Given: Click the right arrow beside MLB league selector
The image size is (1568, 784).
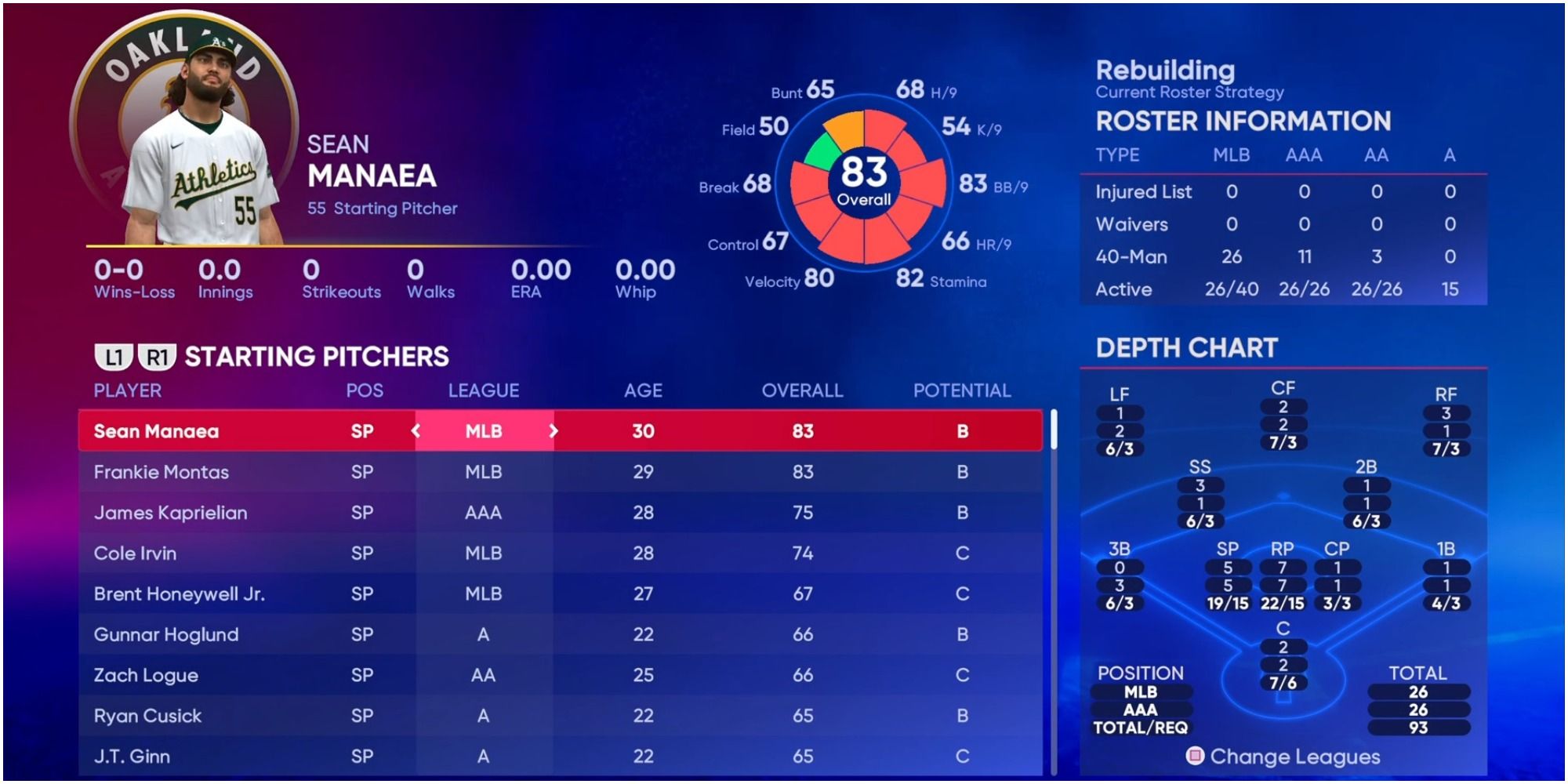Looking at the screenshot, I should coord(552,430).
